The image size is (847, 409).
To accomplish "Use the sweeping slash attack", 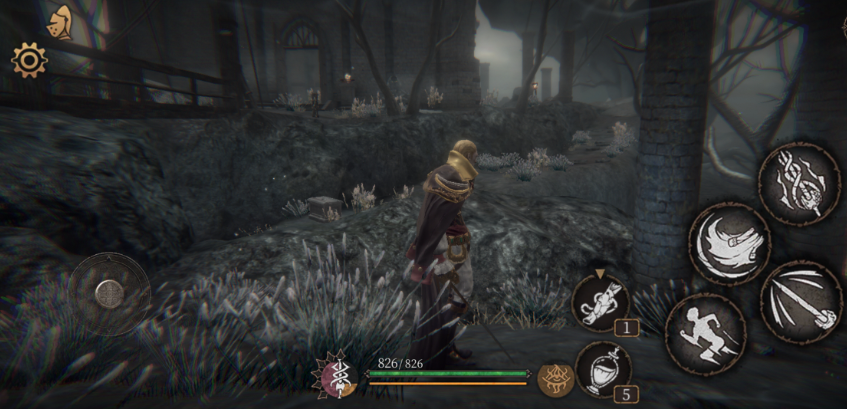I will click(729, 243).
